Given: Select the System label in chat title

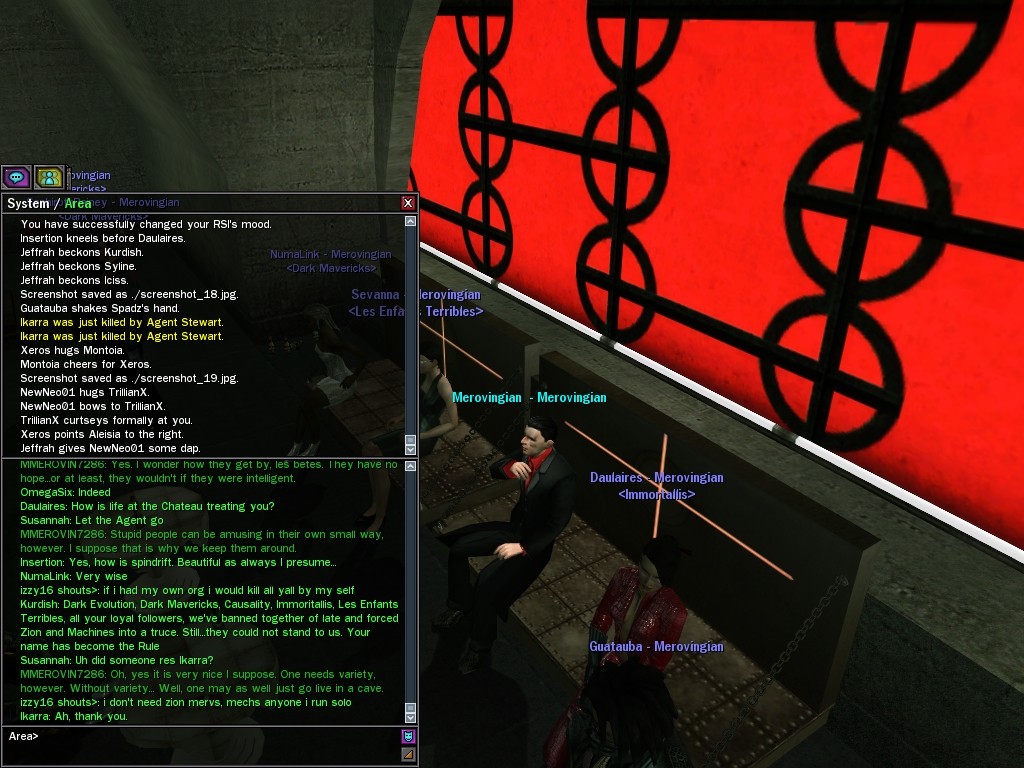Looking at the screenshot, I should point(28,204).
